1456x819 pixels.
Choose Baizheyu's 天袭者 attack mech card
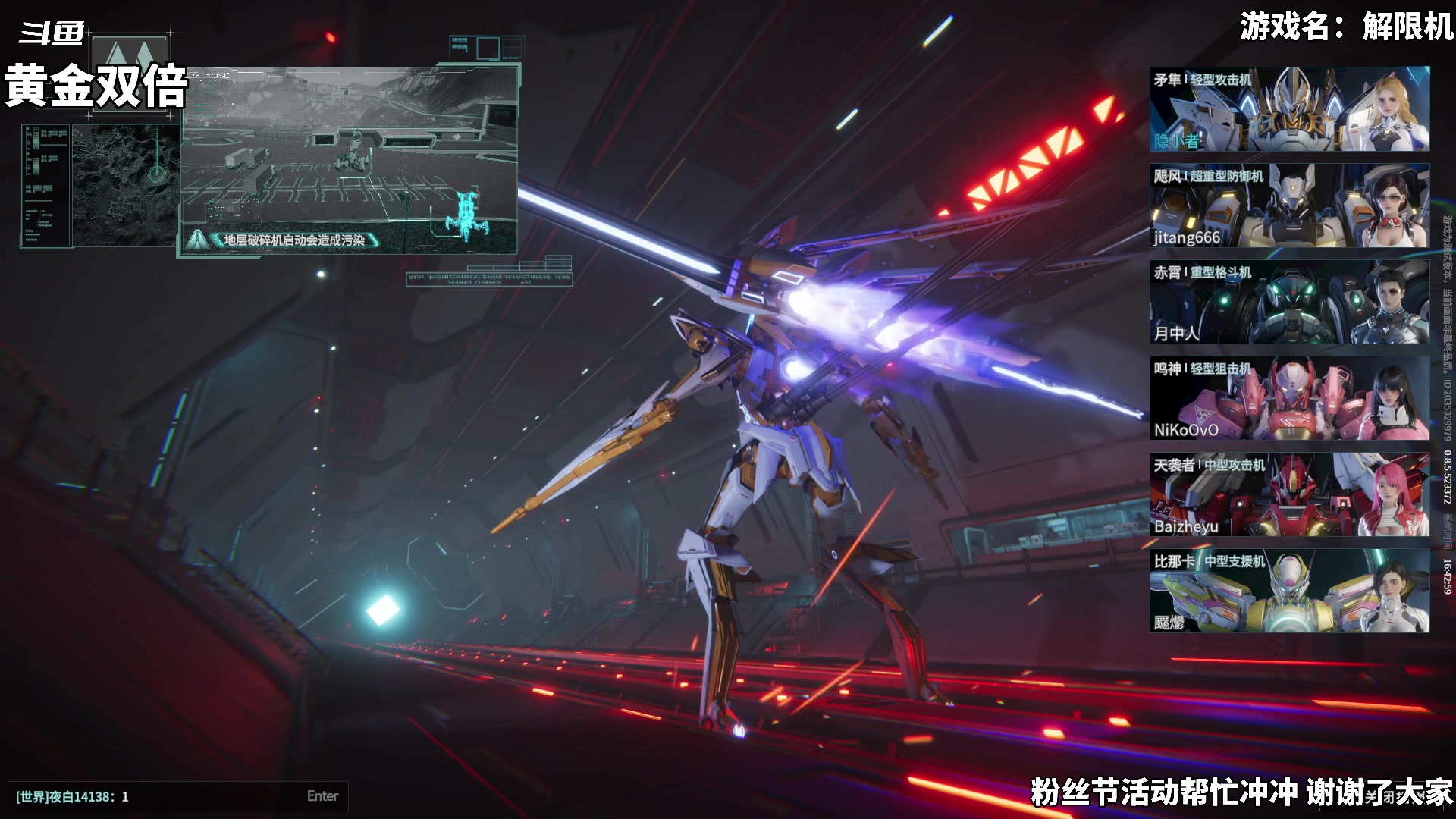tap(1289, 494)
